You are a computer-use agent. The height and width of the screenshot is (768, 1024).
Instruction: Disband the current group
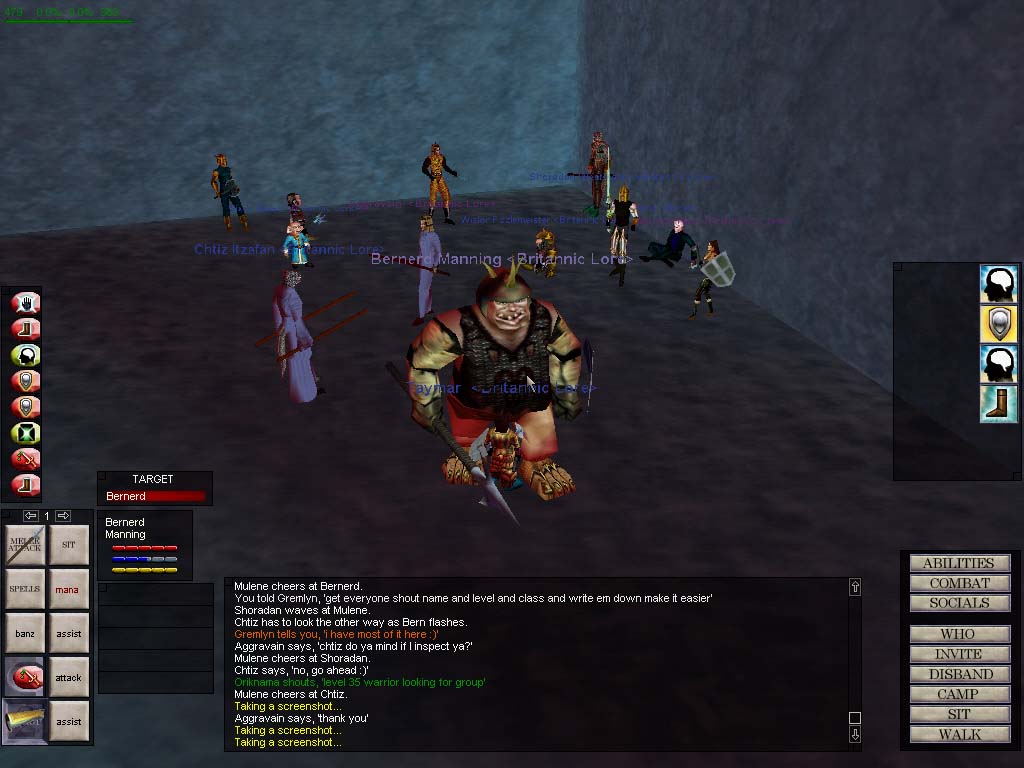(959, 674)
